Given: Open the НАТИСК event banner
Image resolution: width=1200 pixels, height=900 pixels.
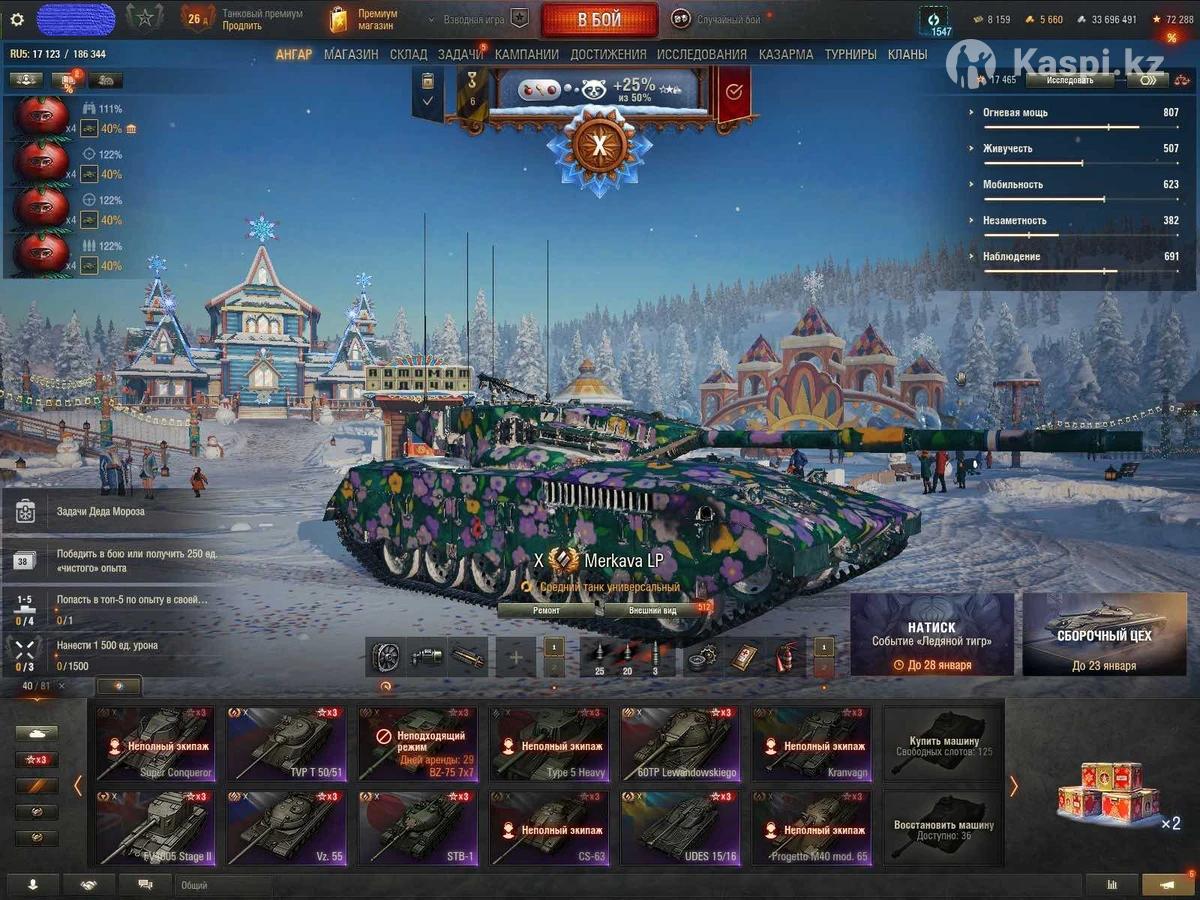Looking at the screenshot, I should 931,634.
